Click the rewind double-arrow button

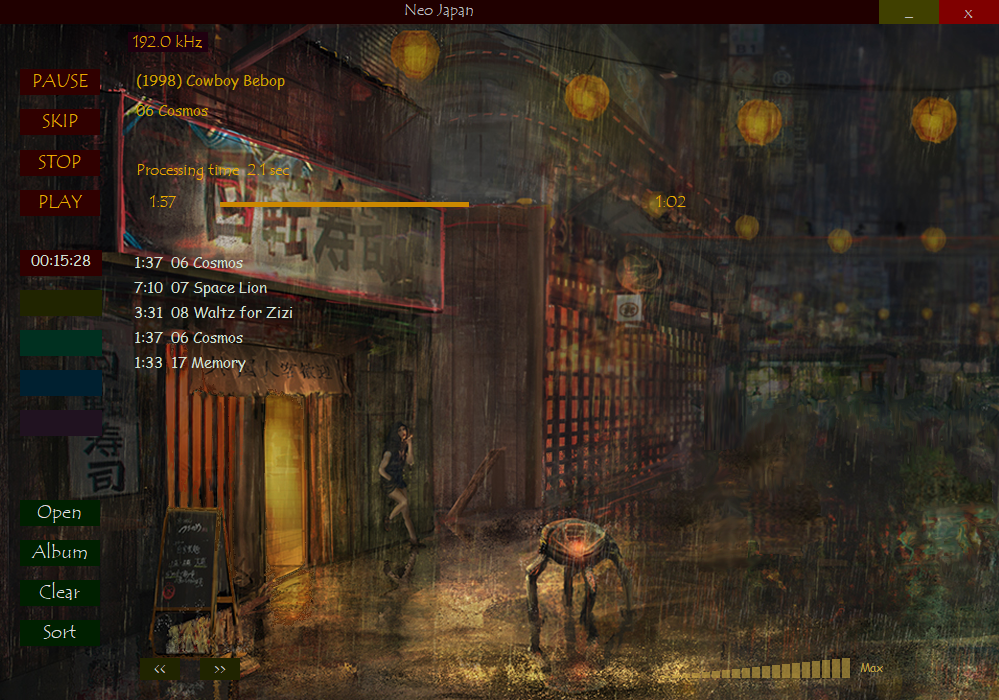[x=160, y=669]
